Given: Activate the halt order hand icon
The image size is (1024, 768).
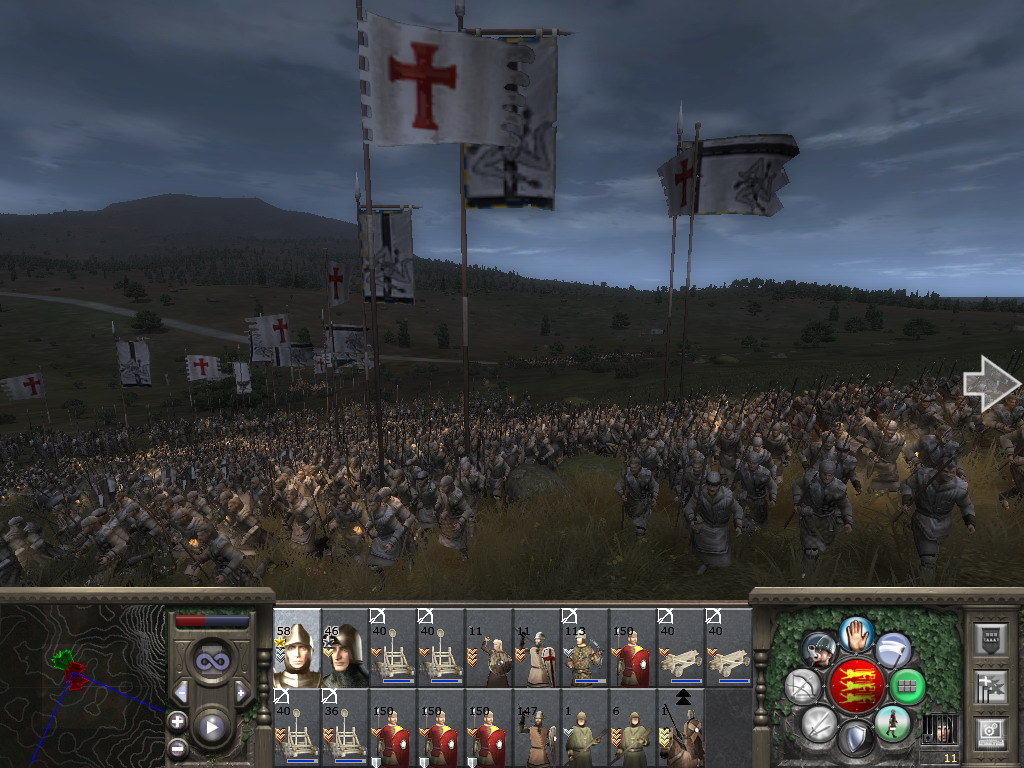Looking at the screenshot, I should pyautogui.click(x=856, y=633).
